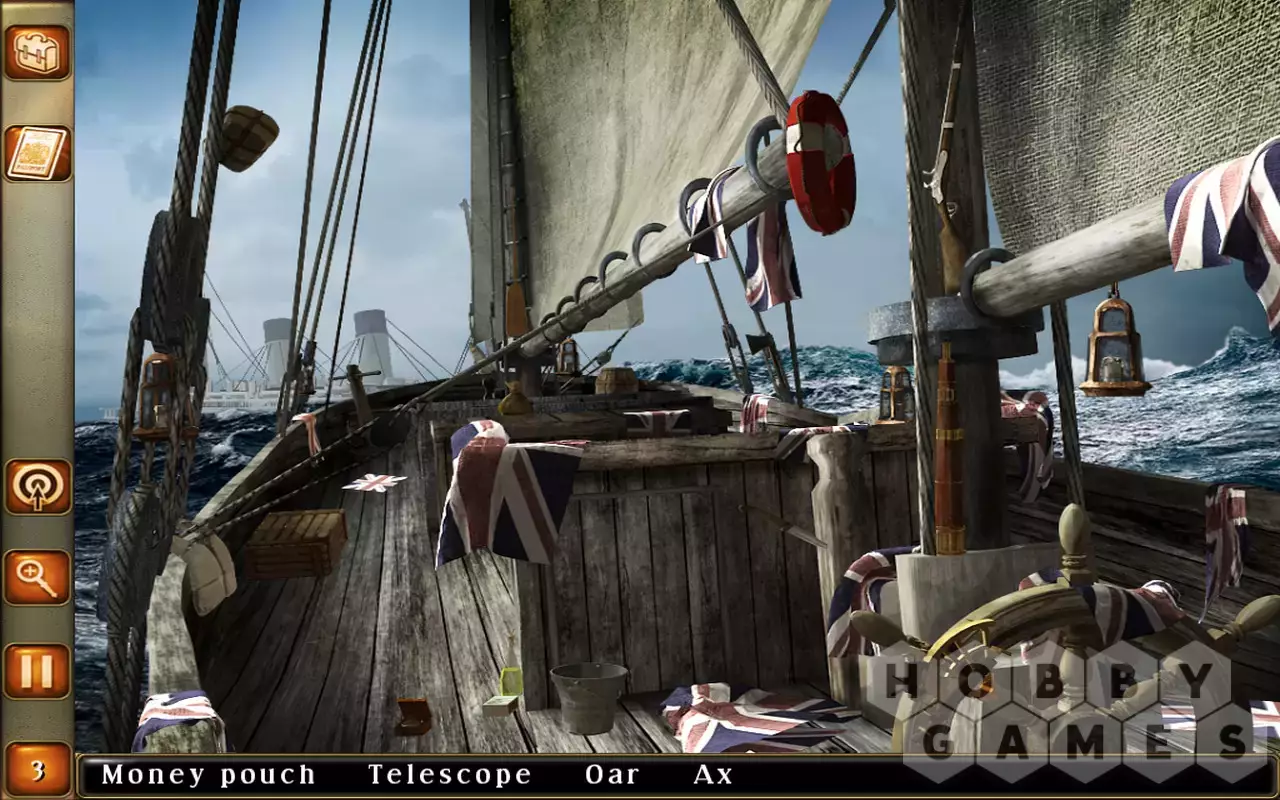Open the journal document icon
Image resolution: width=1280 pixels, height=800 pixels.
click(37, 153)
